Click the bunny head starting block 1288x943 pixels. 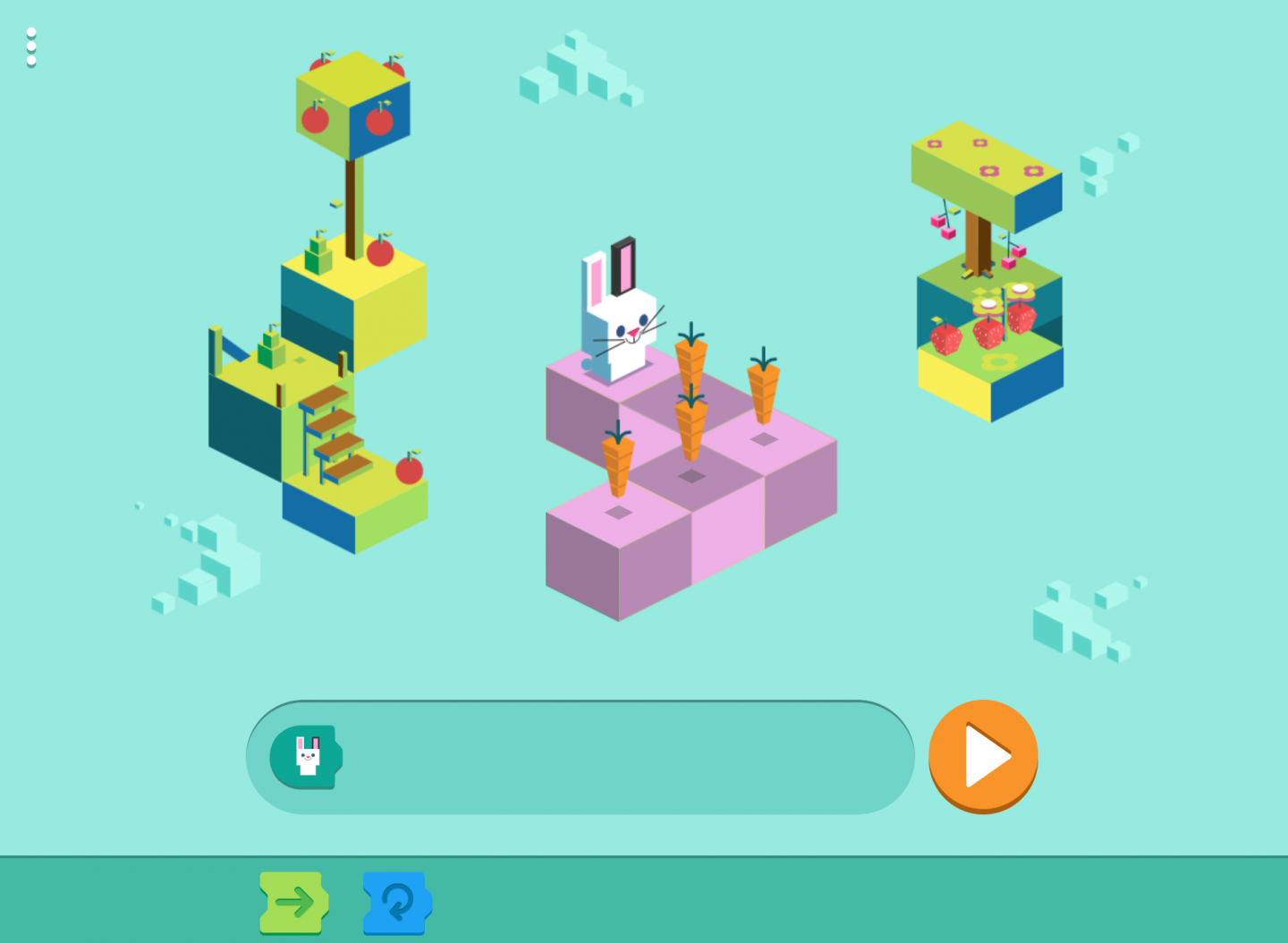[309, 756]
